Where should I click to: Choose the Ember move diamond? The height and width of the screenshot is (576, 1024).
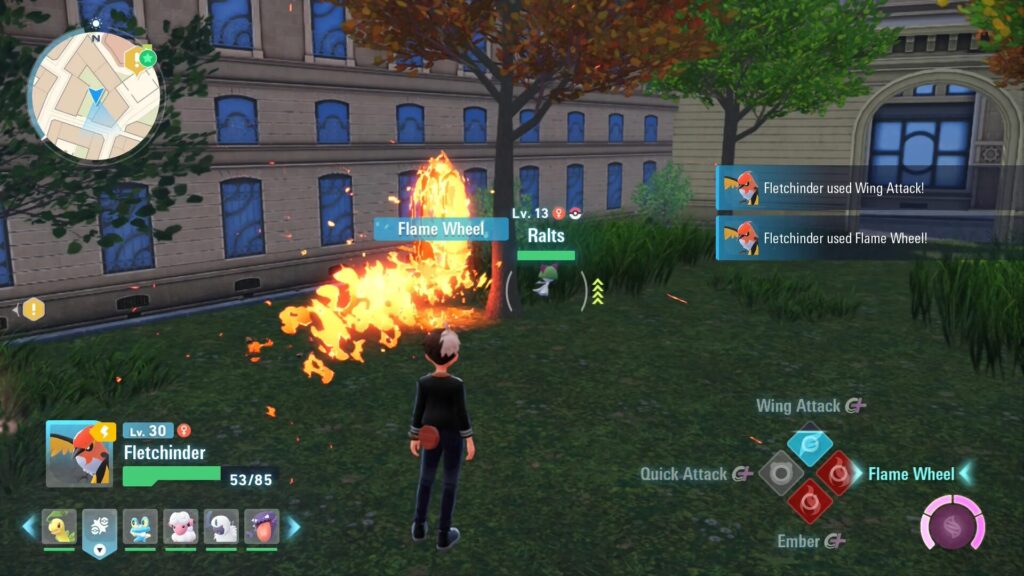(808, 500)
